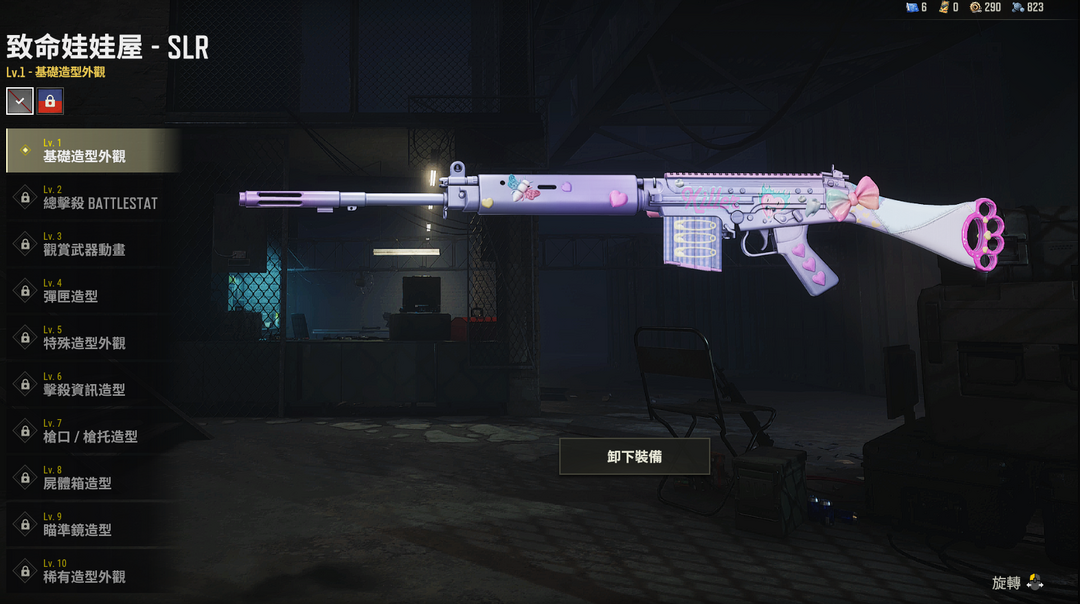Choose the Lv. 6 擊殺資訊造型 entry

tap(92, 384)
